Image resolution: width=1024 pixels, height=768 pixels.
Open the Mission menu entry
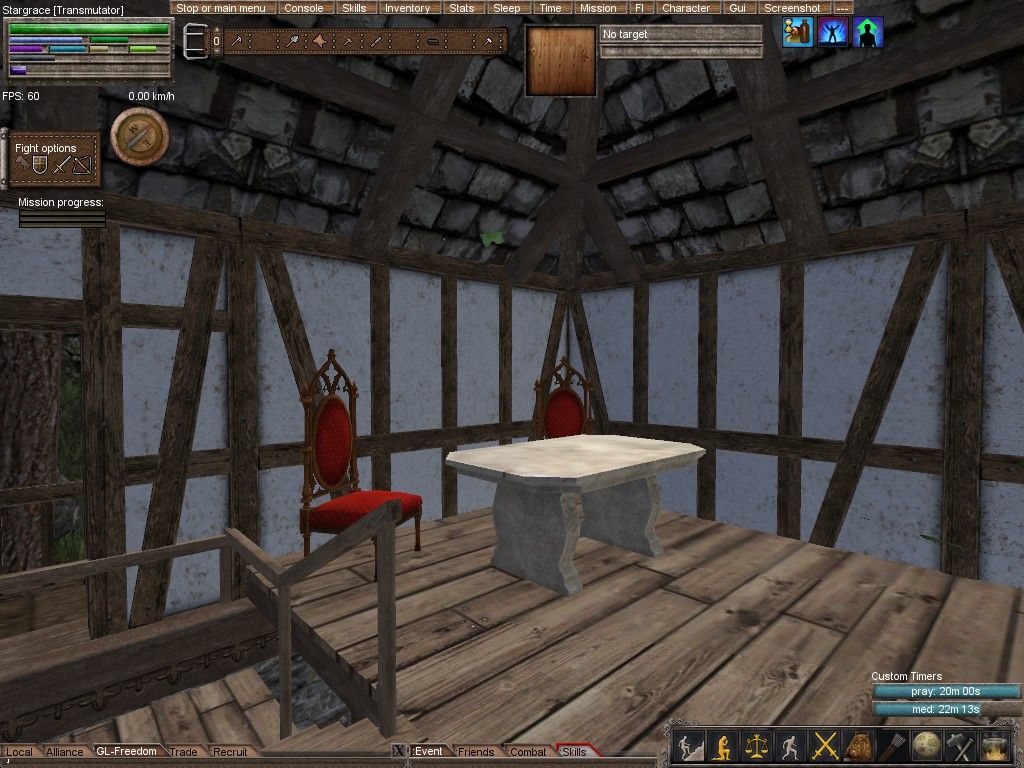[x=598, y=8]
